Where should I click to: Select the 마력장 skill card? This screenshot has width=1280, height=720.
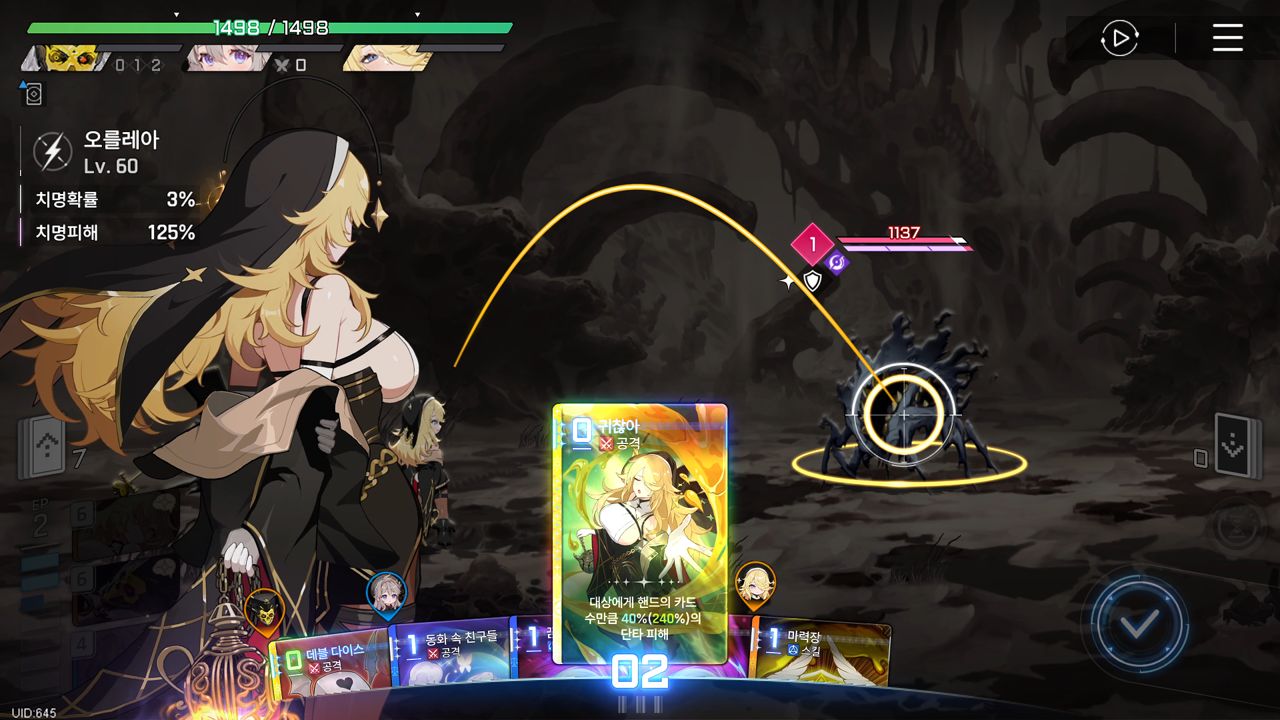click(x=822, y=651)
